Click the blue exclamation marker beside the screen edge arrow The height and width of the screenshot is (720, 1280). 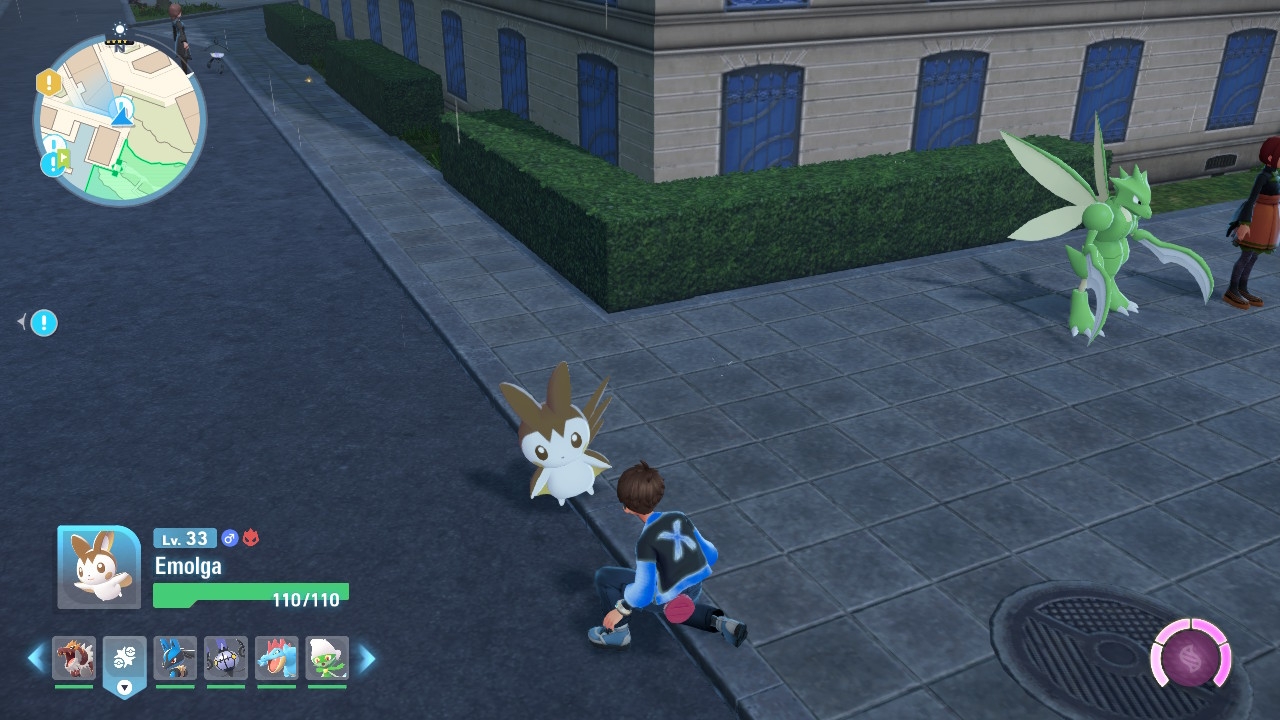44,323
